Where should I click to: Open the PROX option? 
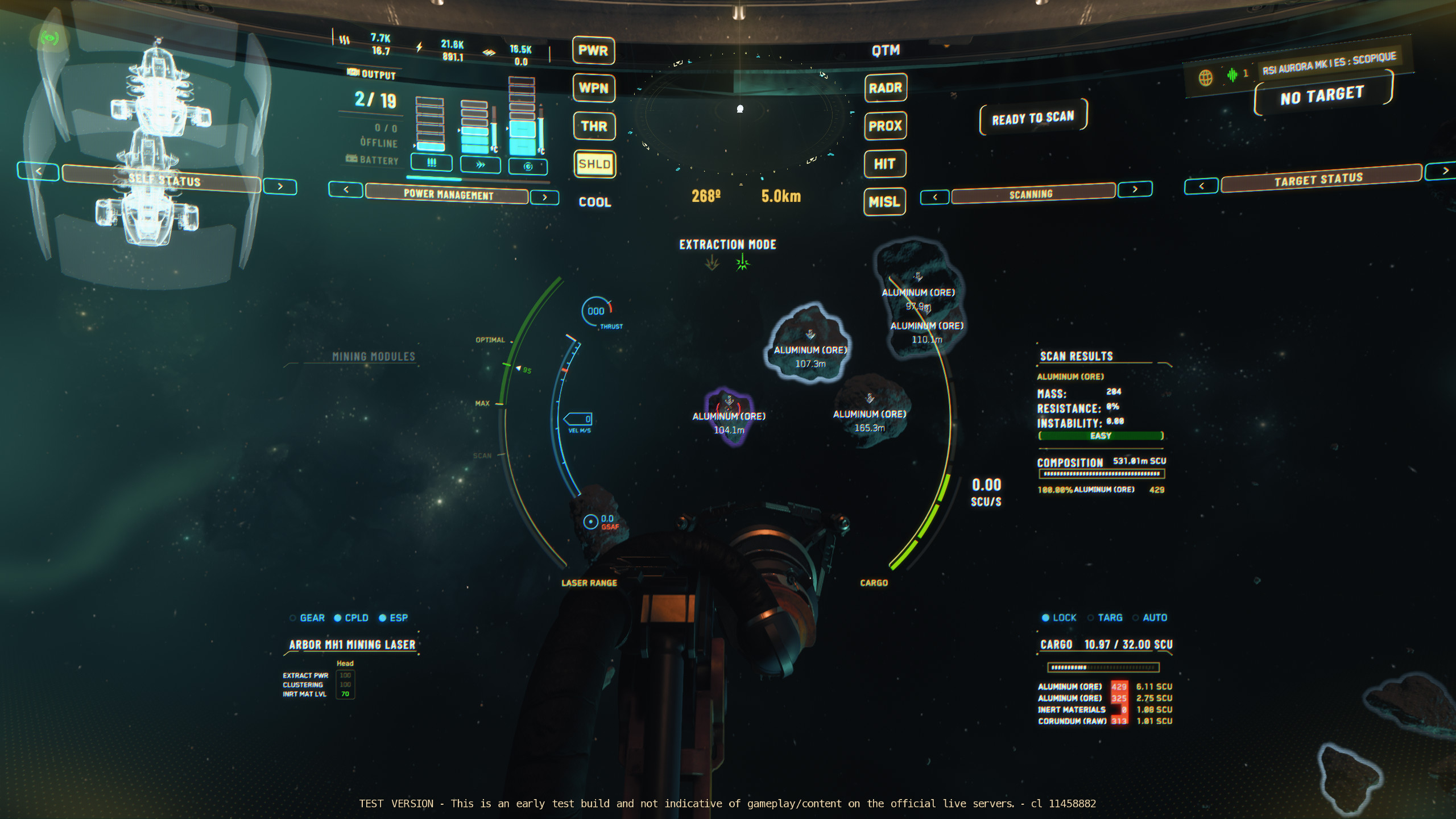885,126
